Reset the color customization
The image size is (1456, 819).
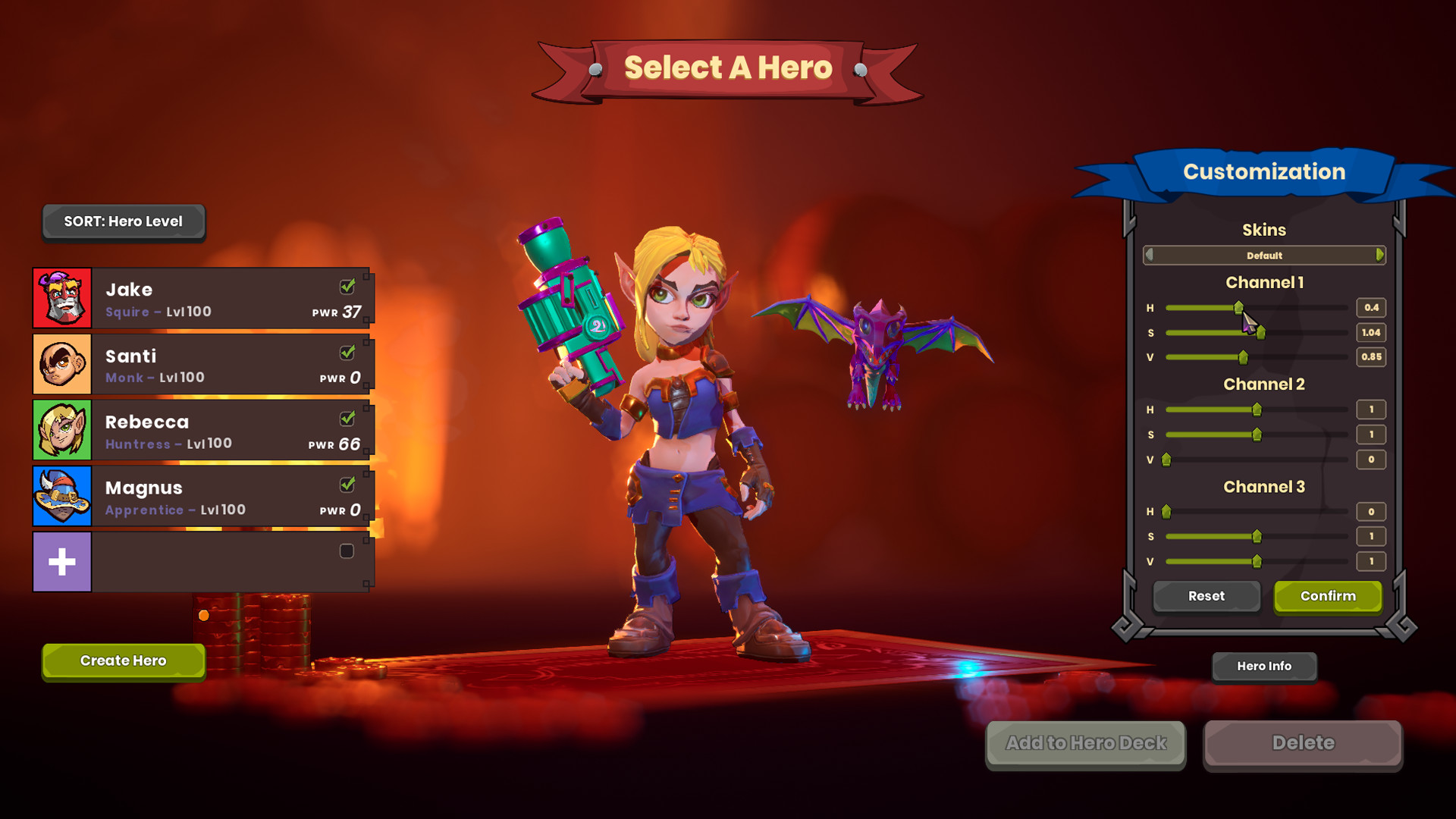[1206, 596]
